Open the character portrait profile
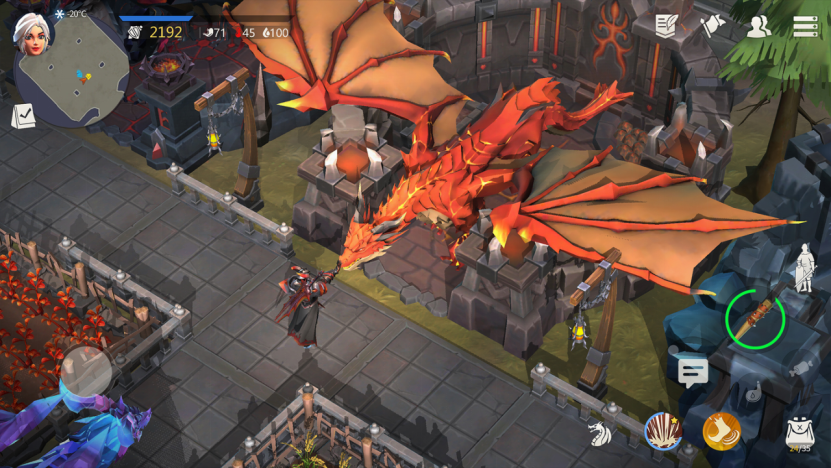 point(32,32)
